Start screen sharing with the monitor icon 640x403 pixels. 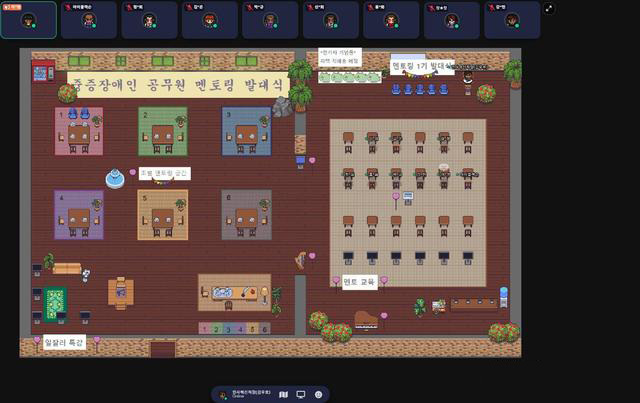click(x=301, y=395)
